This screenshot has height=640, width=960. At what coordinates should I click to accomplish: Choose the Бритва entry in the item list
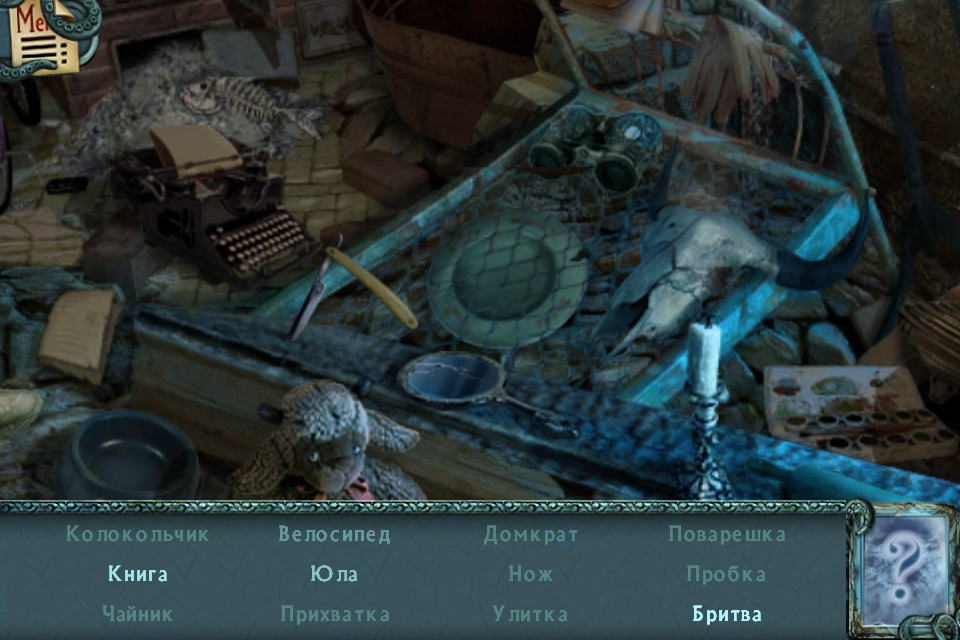[727, 614]
